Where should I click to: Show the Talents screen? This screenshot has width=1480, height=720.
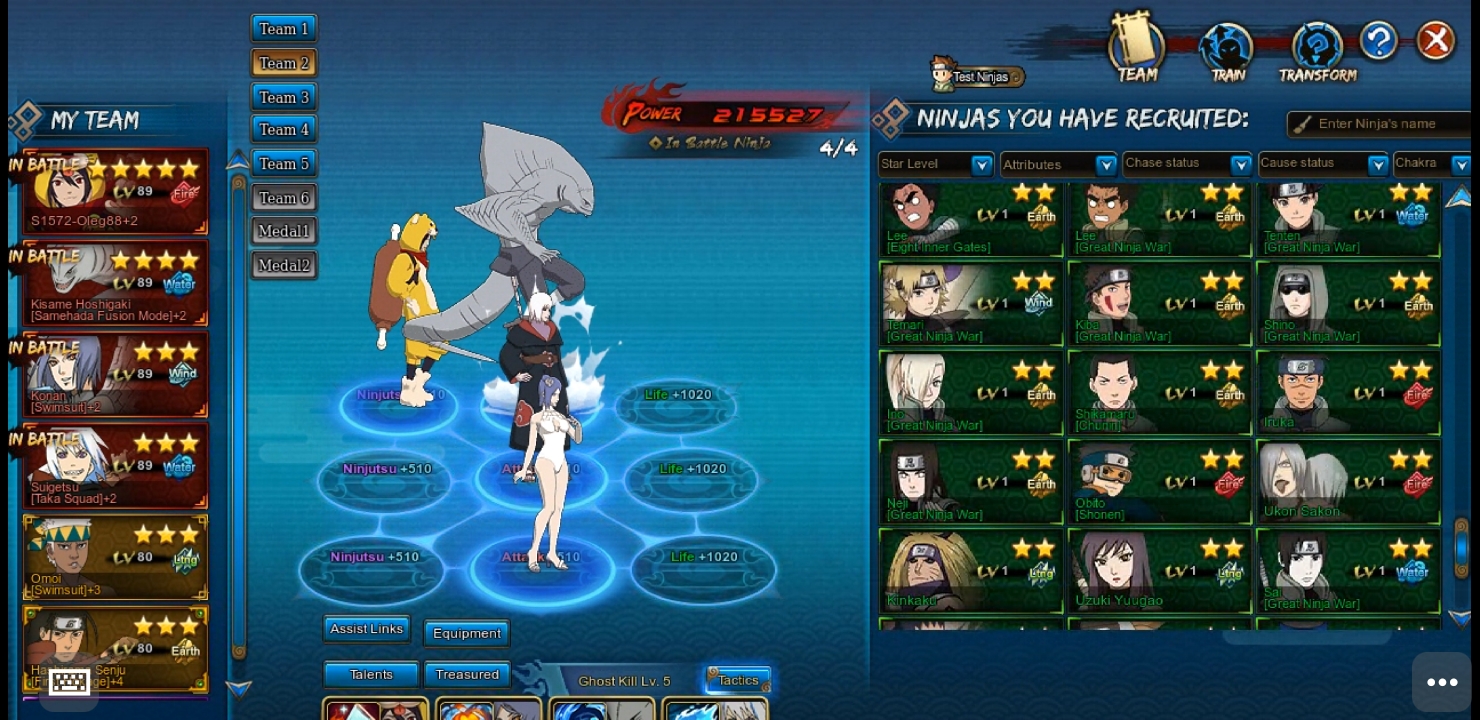point(371,675)
